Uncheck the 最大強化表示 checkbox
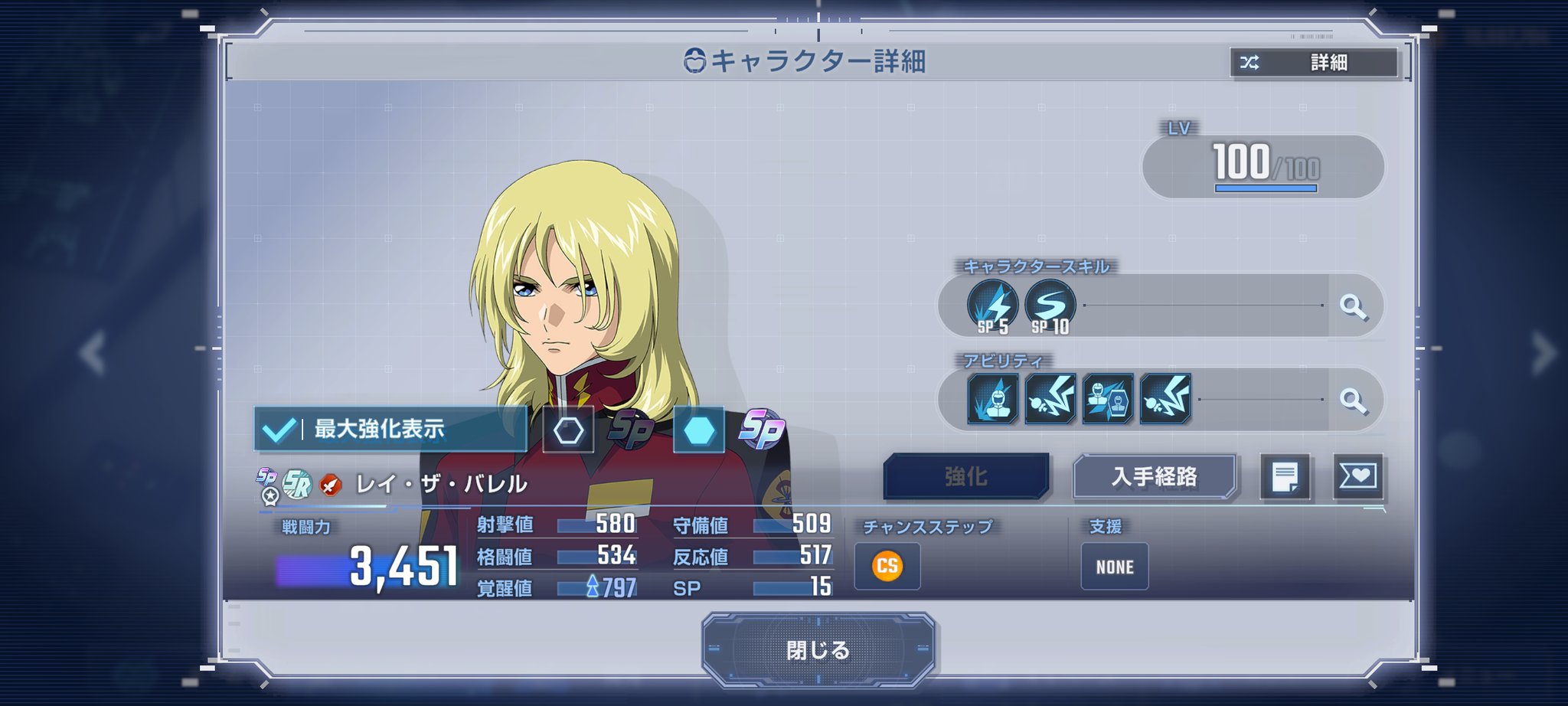 (279, 429)
